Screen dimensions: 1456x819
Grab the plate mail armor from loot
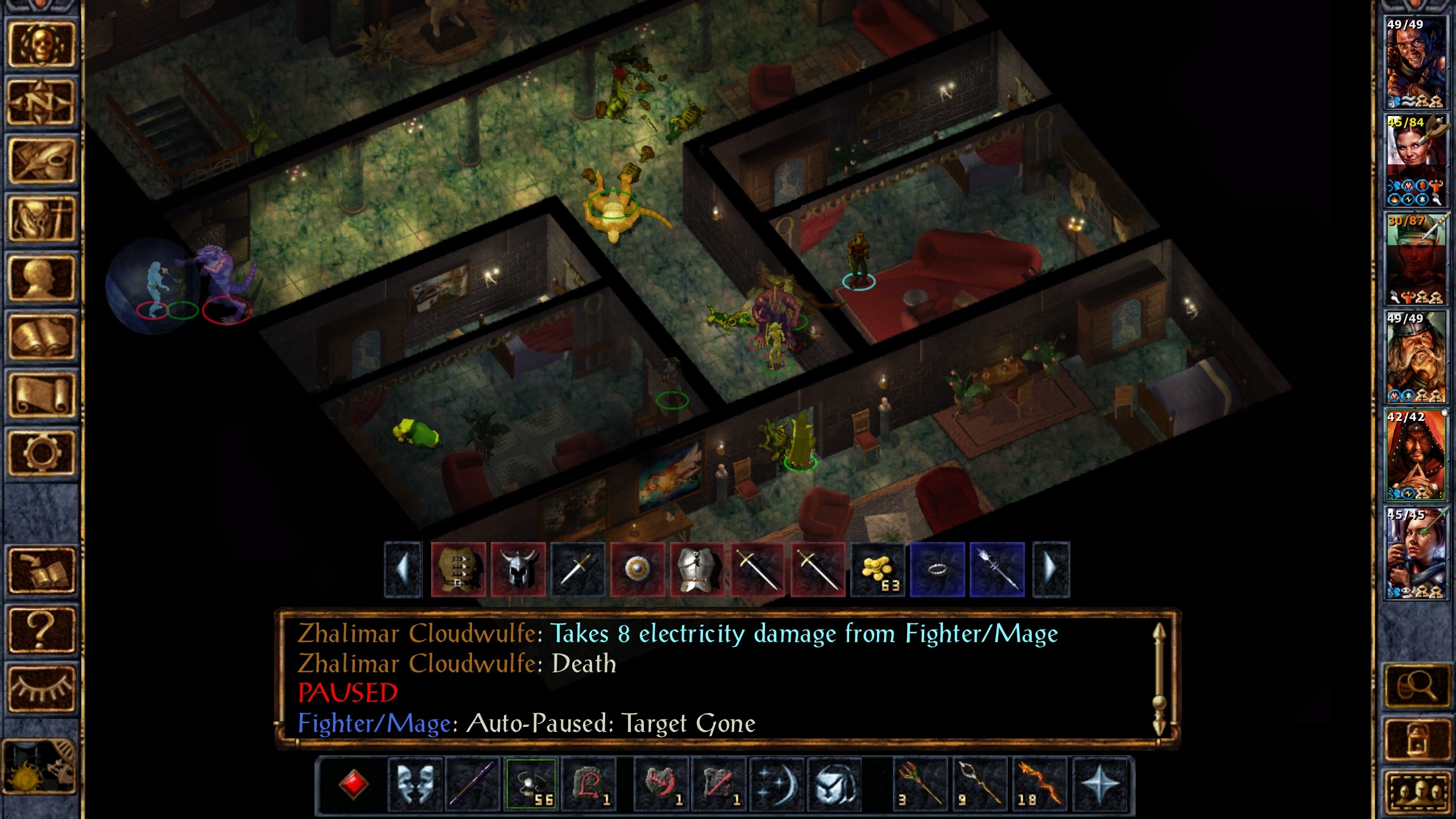[x=697, y=570]
